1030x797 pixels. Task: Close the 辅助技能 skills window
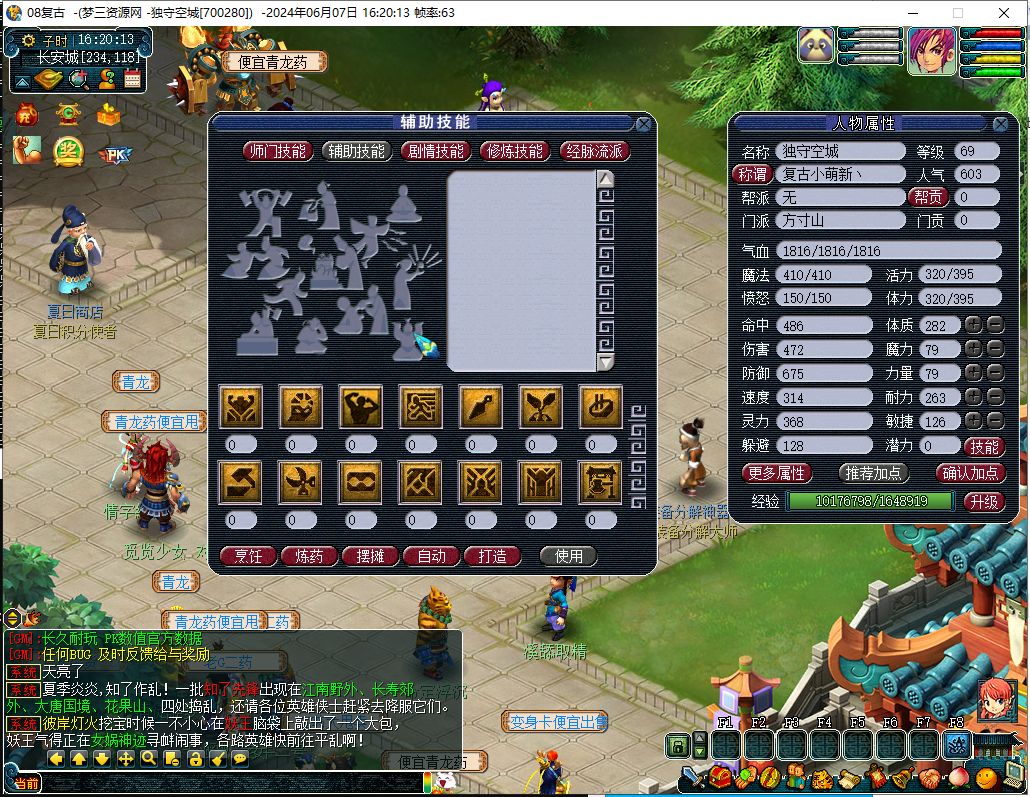point(644,124)
